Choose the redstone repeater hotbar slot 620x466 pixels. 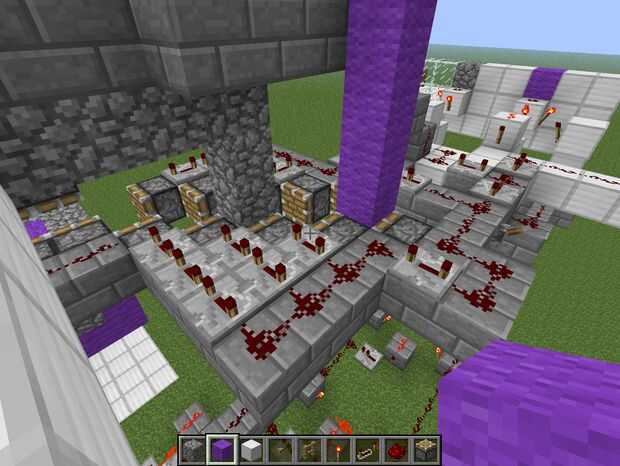click(367, 450)
